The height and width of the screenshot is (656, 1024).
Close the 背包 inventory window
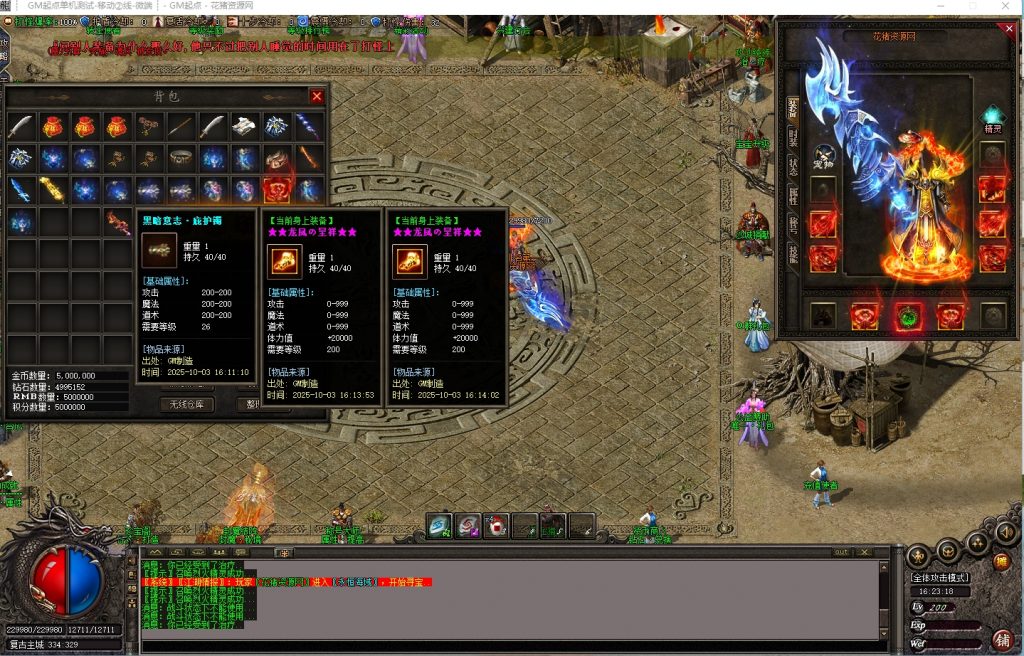coord(317,96)
